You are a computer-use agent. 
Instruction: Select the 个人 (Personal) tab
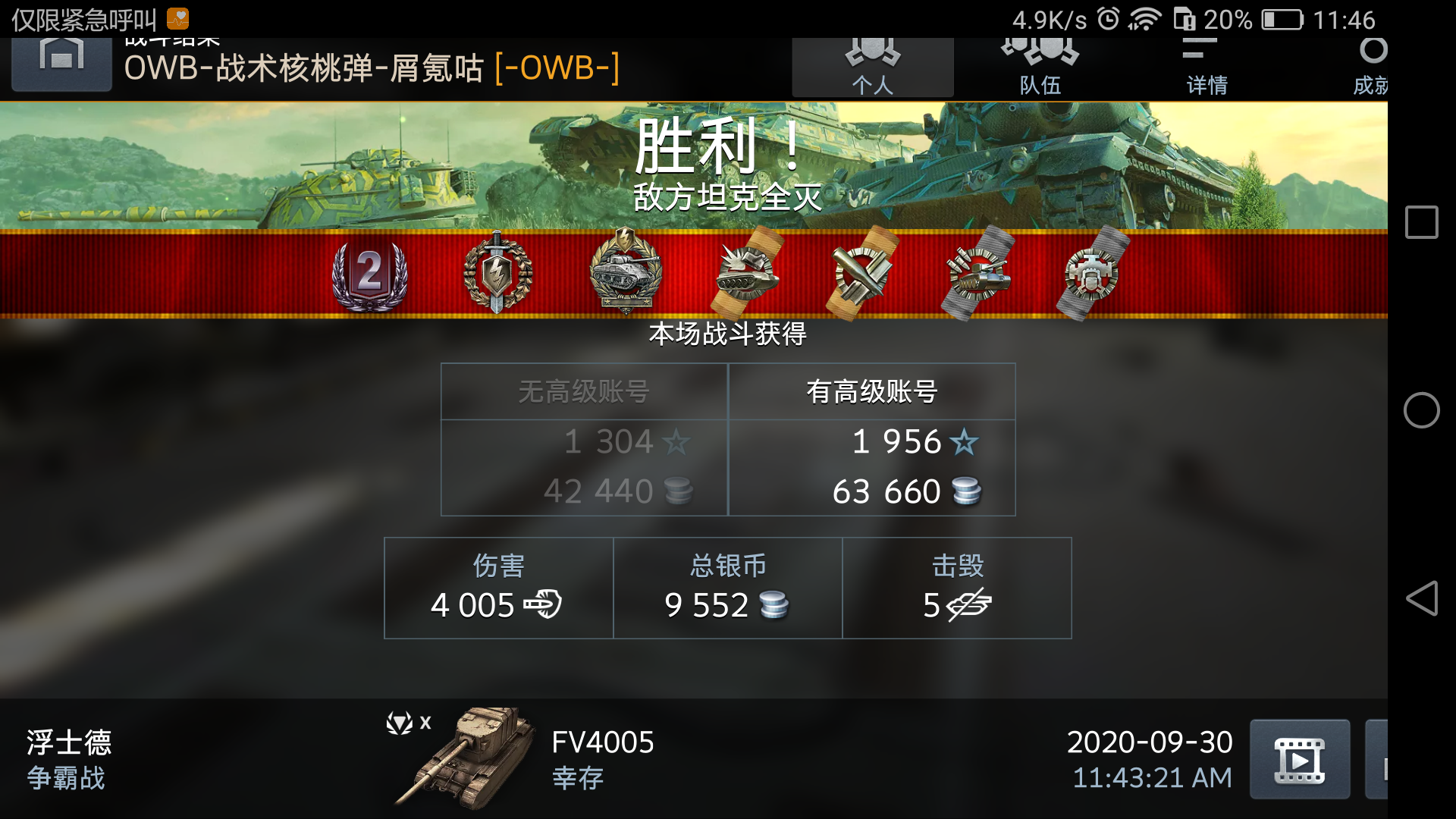[x=872, y=64]
